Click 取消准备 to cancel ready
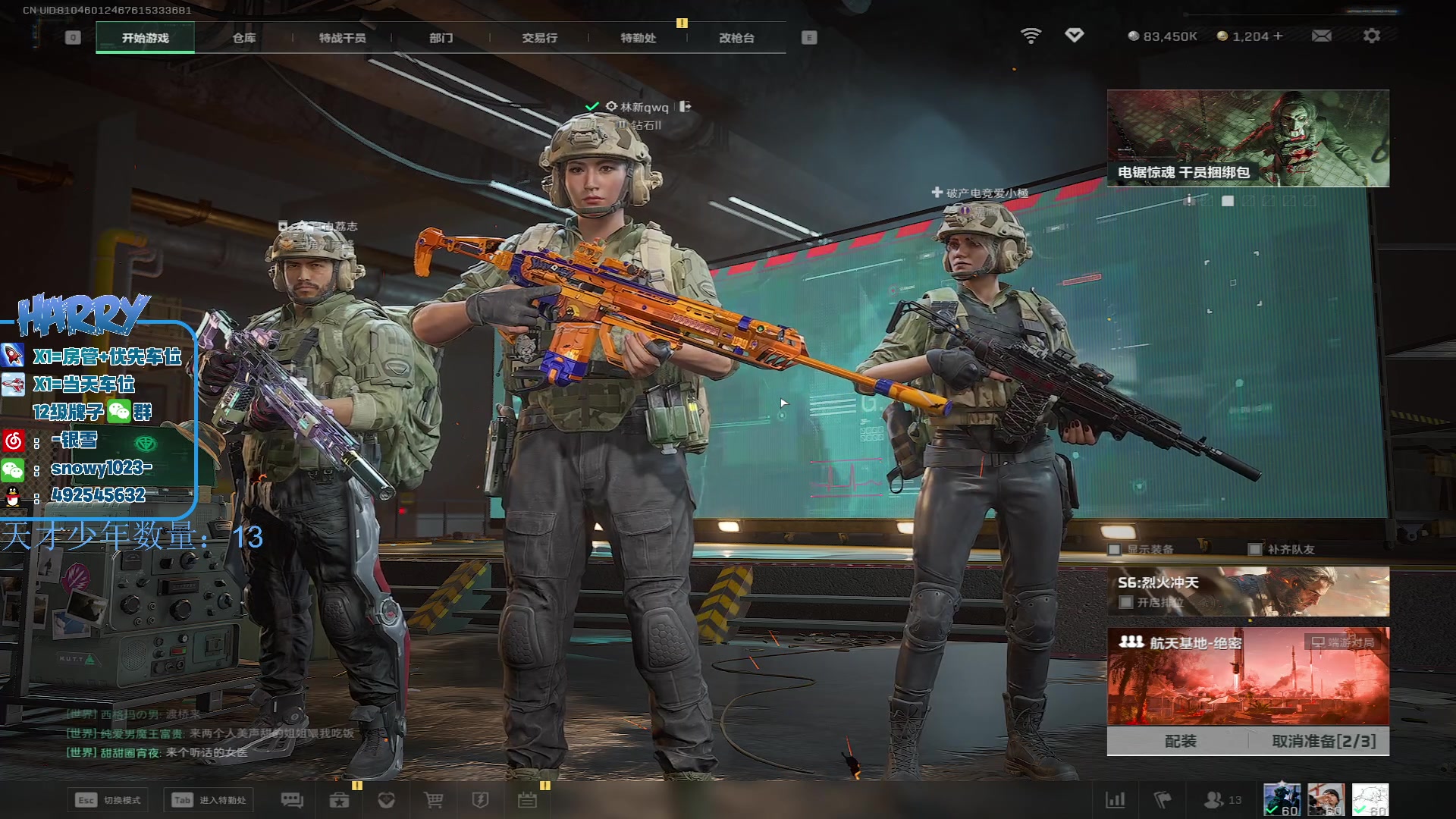The image size is (1456, 819). [x=1323, y=741]
